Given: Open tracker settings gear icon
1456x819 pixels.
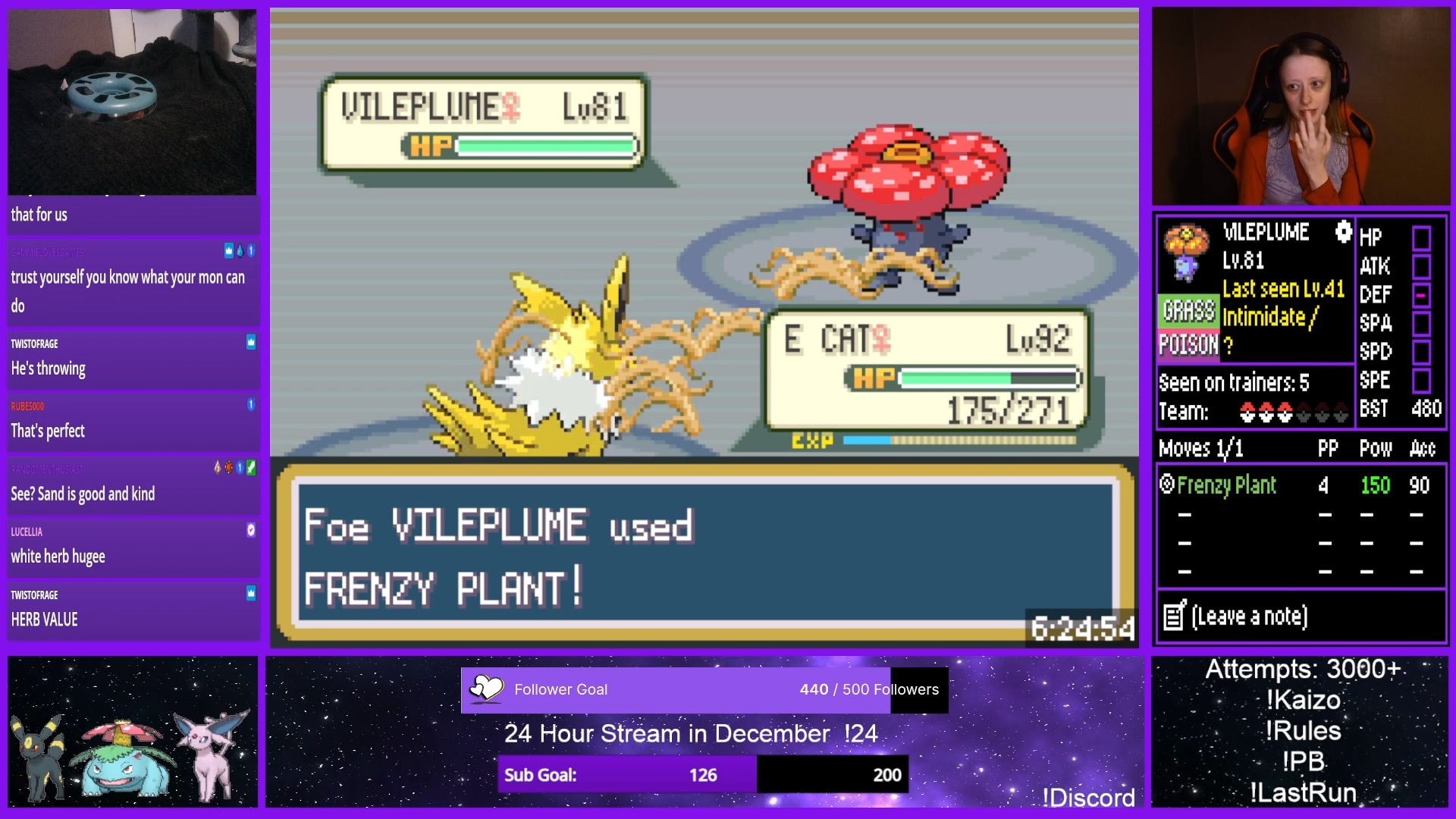Looking at the screenshot, I should click(1343, 231).
